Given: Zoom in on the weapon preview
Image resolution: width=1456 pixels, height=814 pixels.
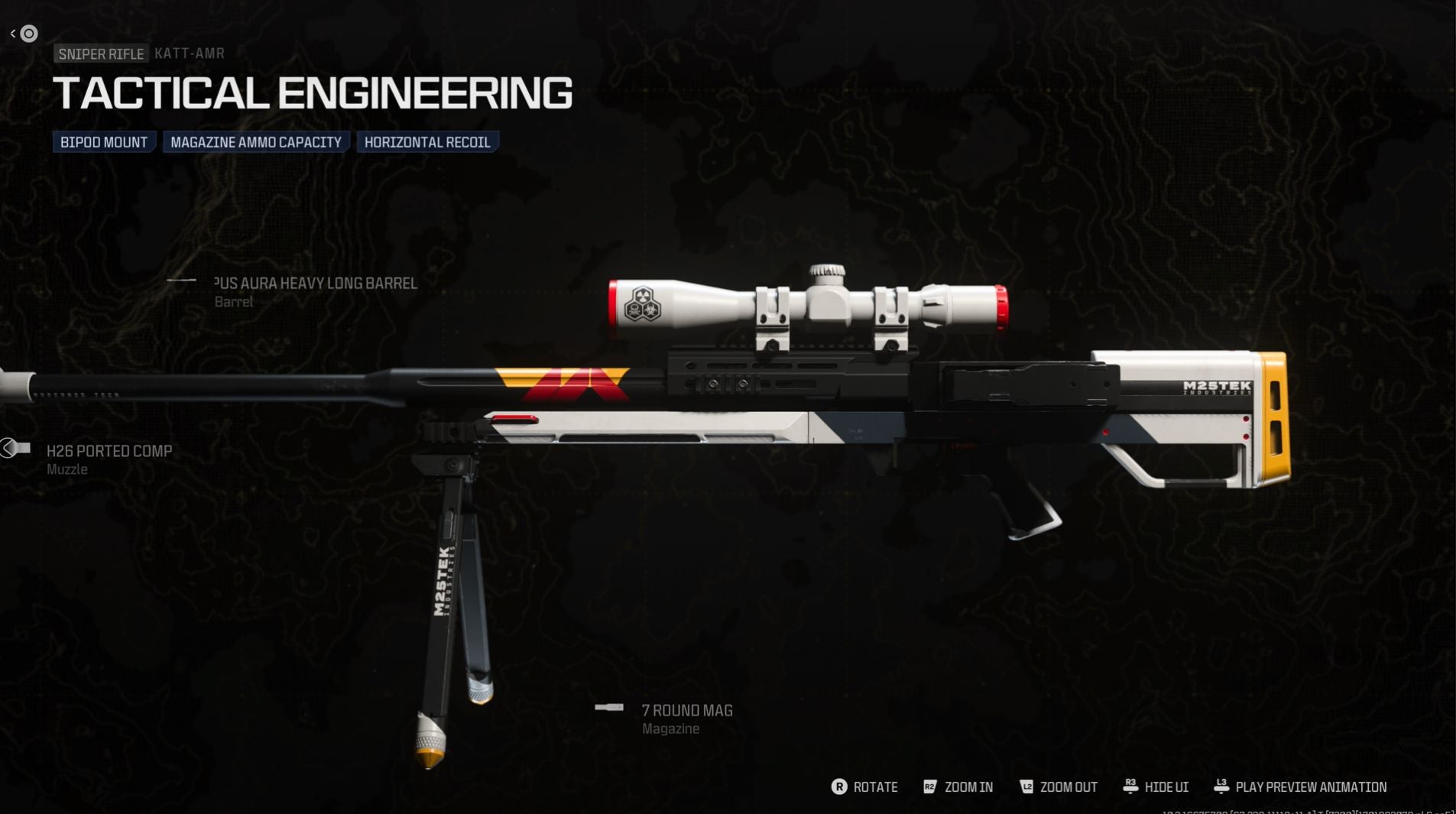Looking at the screenshot, I should pos(958,787).
